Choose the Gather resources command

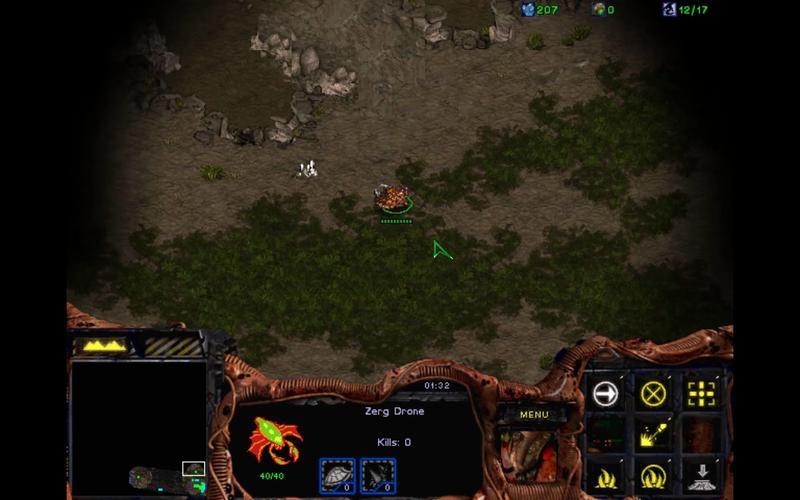[654, 433]
